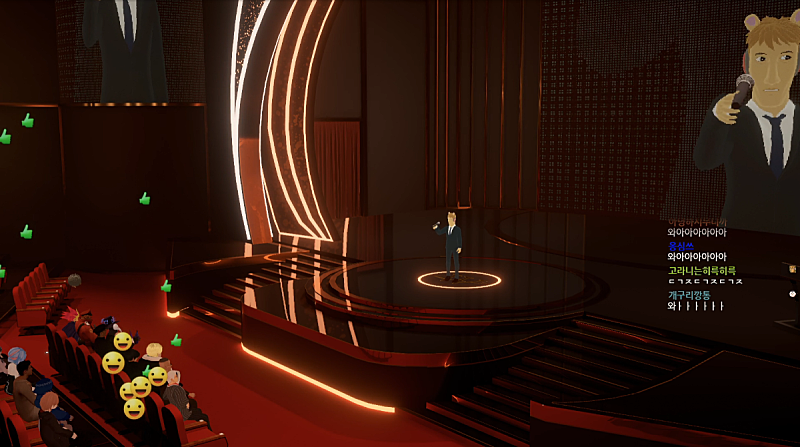
Task: Select chat user 고라니는히륵히륵
Action: point(701,270)
